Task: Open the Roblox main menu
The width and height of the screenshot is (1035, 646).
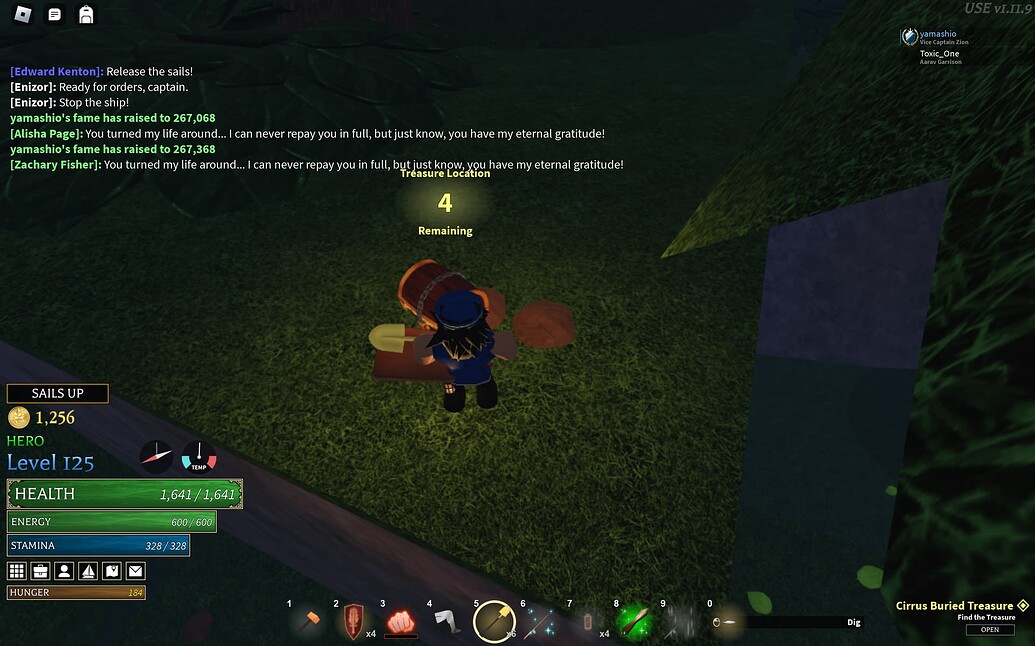Action: point(23,14)
